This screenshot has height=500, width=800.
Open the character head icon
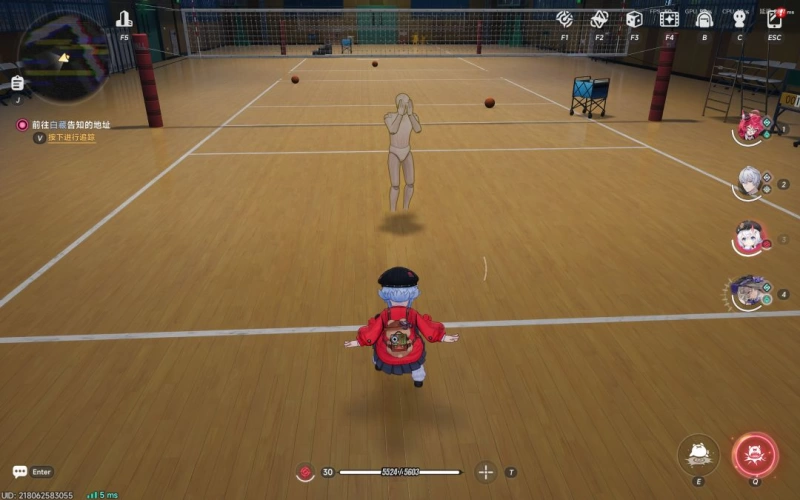(x=739, y=19)
